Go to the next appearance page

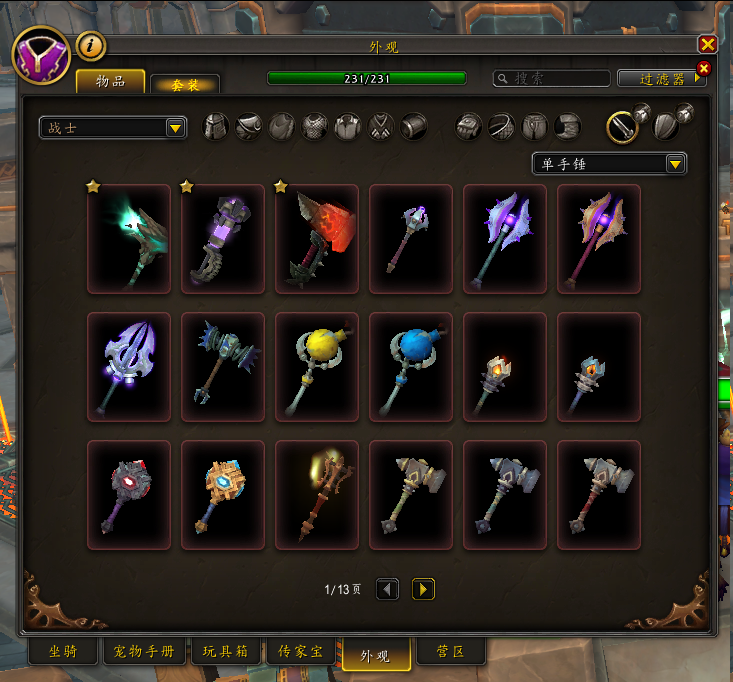(423, 589)
